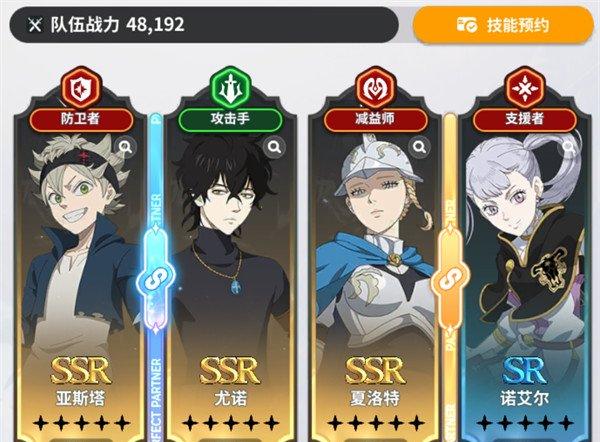600x442 pixels.
Task: Open 诺艾尔's magnifier detail icon
Action: [x=567, y=147]
